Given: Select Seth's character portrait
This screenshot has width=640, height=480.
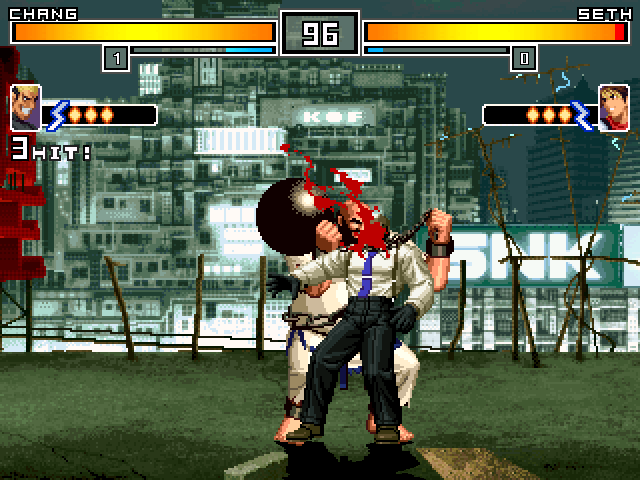Looking at the screenshot, I should (x=613, y=107).
